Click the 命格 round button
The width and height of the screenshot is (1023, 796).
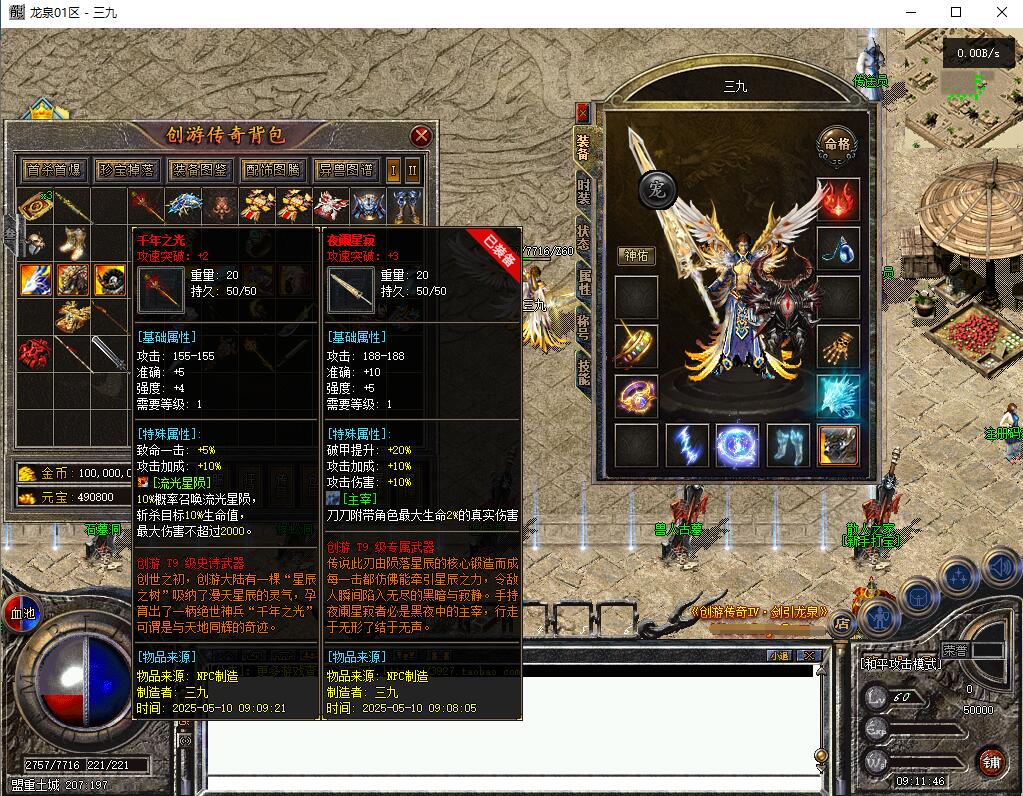coord(836,144)
